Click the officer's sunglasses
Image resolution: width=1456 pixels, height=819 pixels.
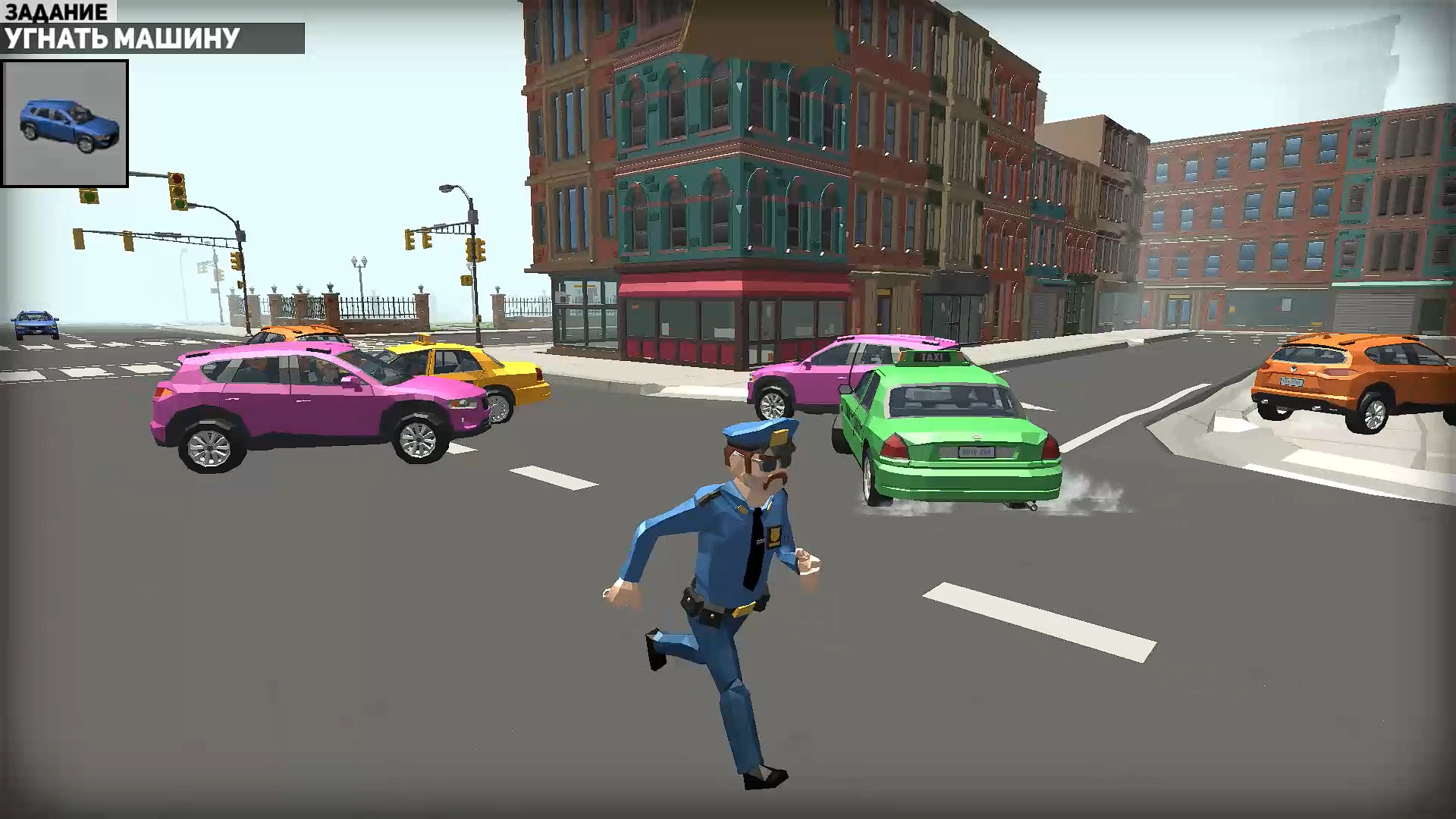pos(767,460)
